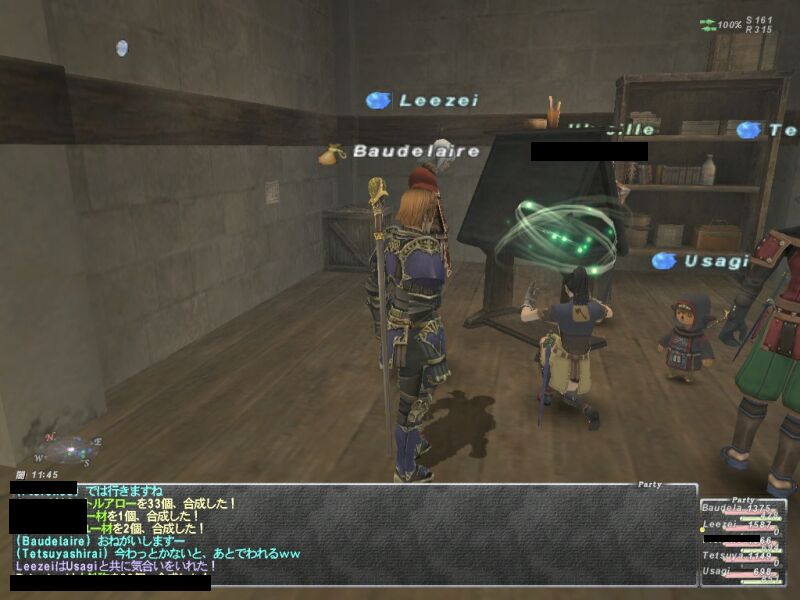Target the Baudelaire name label

point(402,152)
